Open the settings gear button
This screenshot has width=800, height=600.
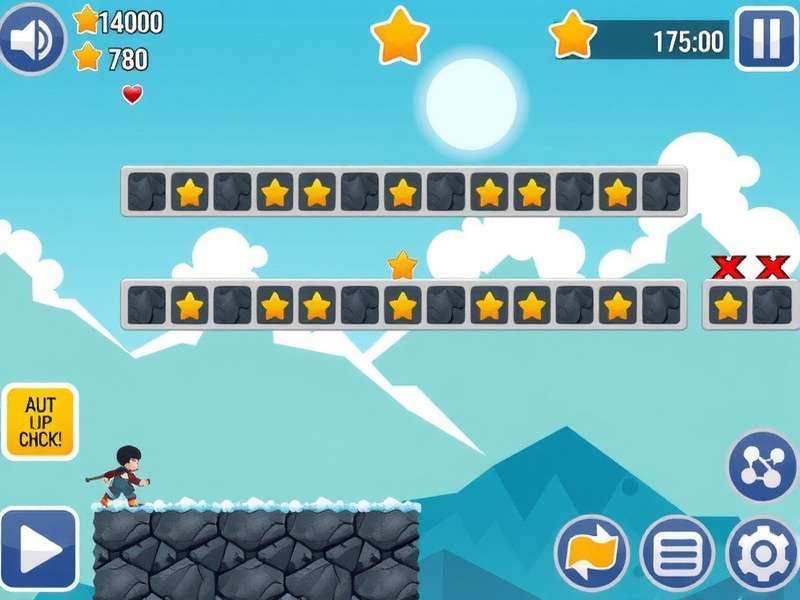point(761,553)
